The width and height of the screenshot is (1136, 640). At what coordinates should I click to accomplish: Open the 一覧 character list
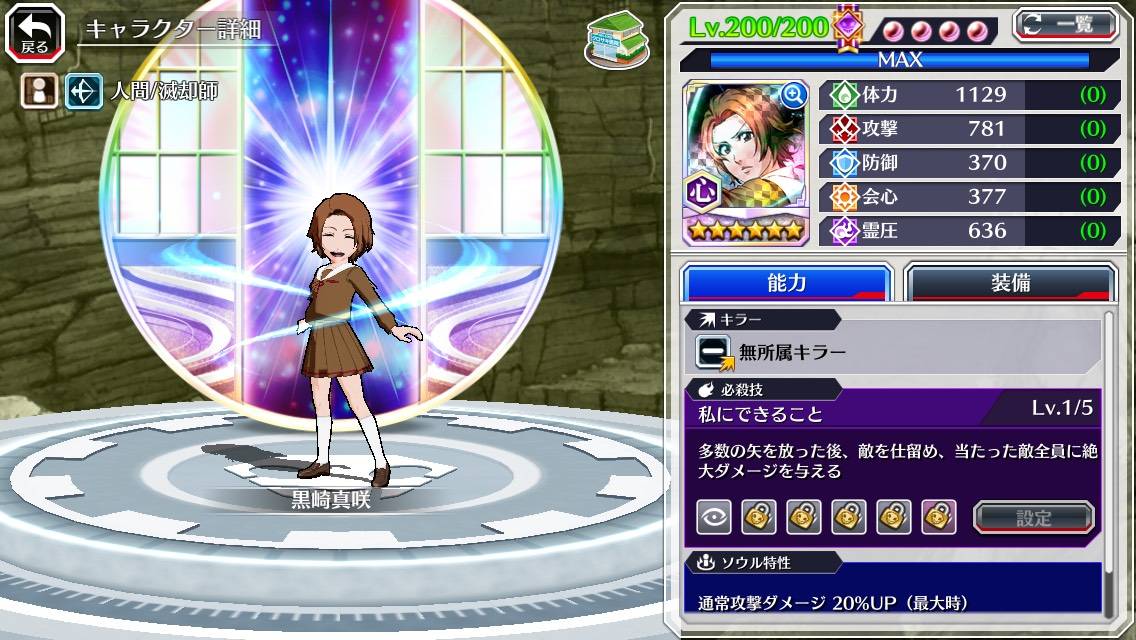point(1065,25)
